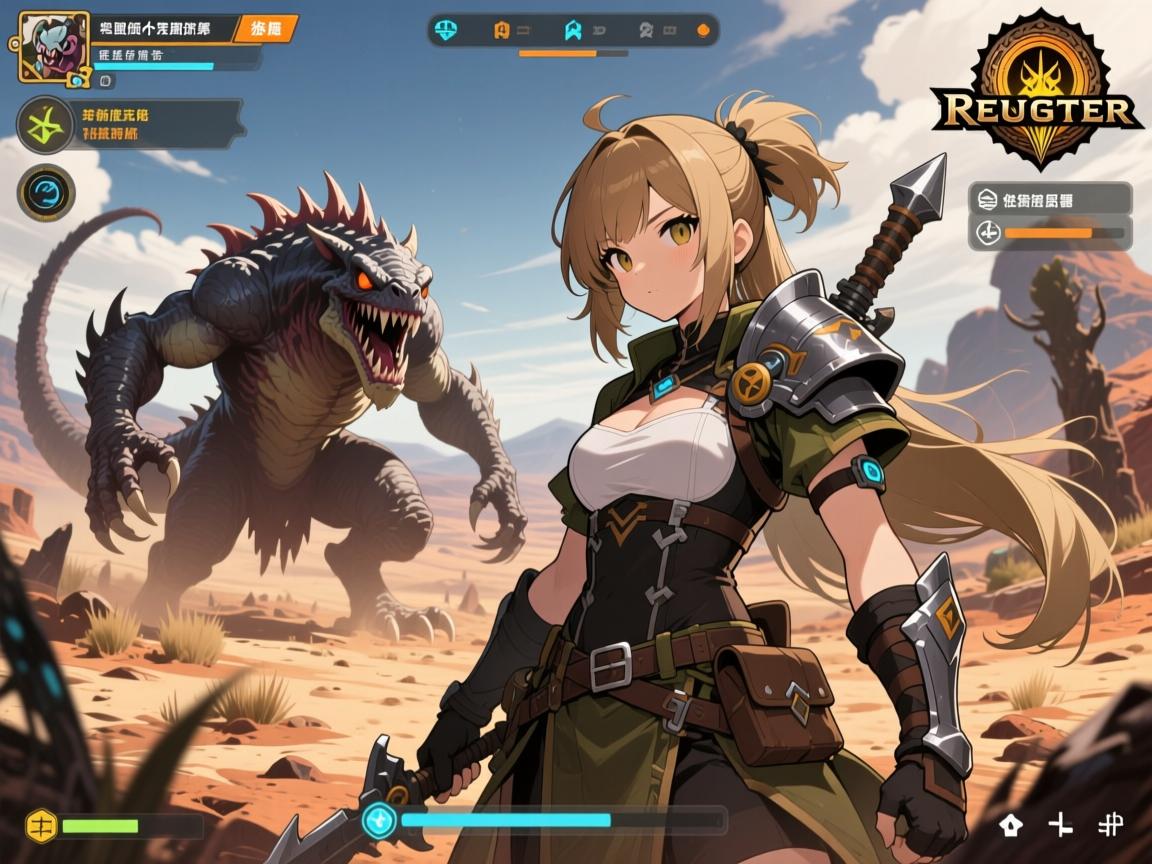1152x864 pixels.
Task: Select the white cross-shaped icon beside home
Action: point(1060,824)
